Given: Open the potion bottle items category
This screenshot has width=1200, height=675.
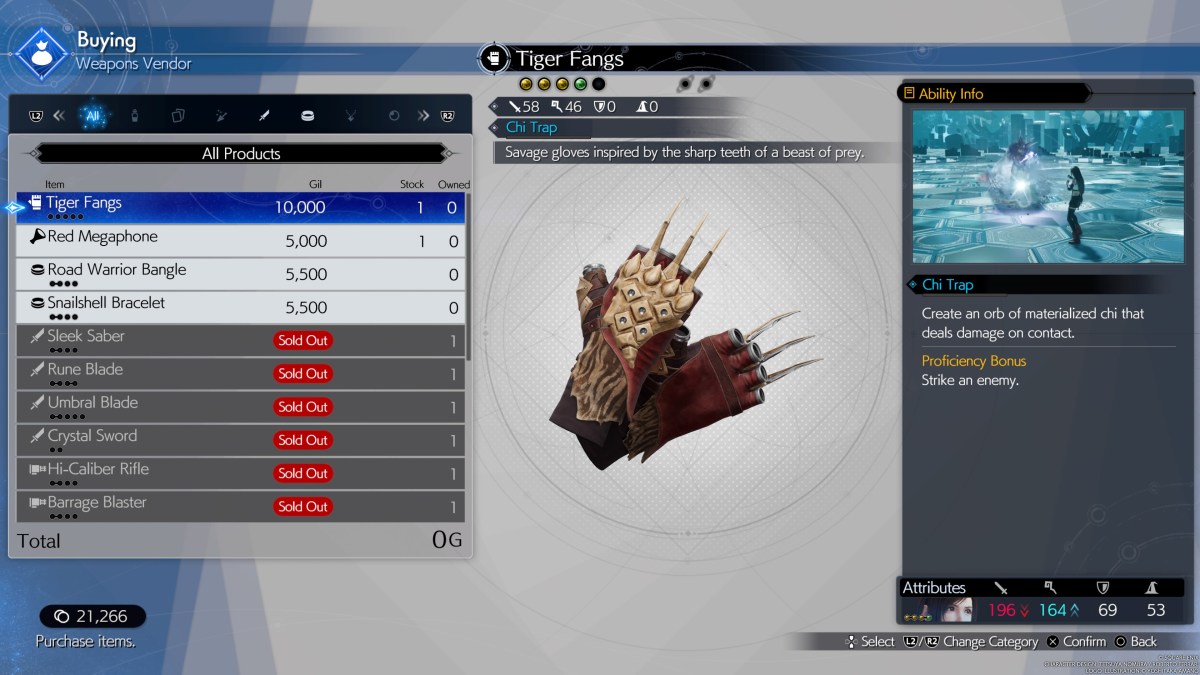Looking at the screenshot, I should pos(135,116).
